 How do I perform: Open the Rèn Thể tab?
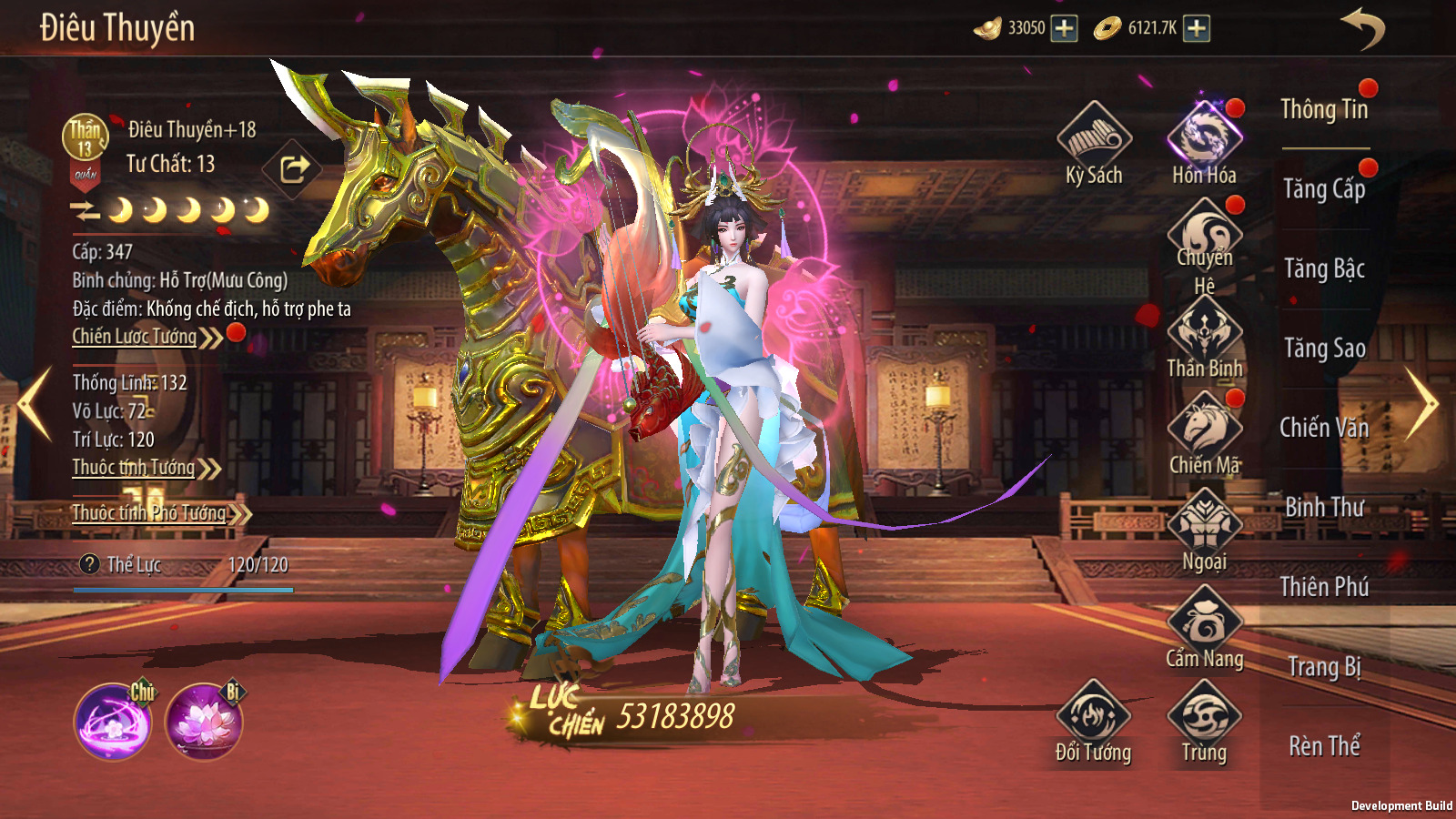pos(1324,746)
